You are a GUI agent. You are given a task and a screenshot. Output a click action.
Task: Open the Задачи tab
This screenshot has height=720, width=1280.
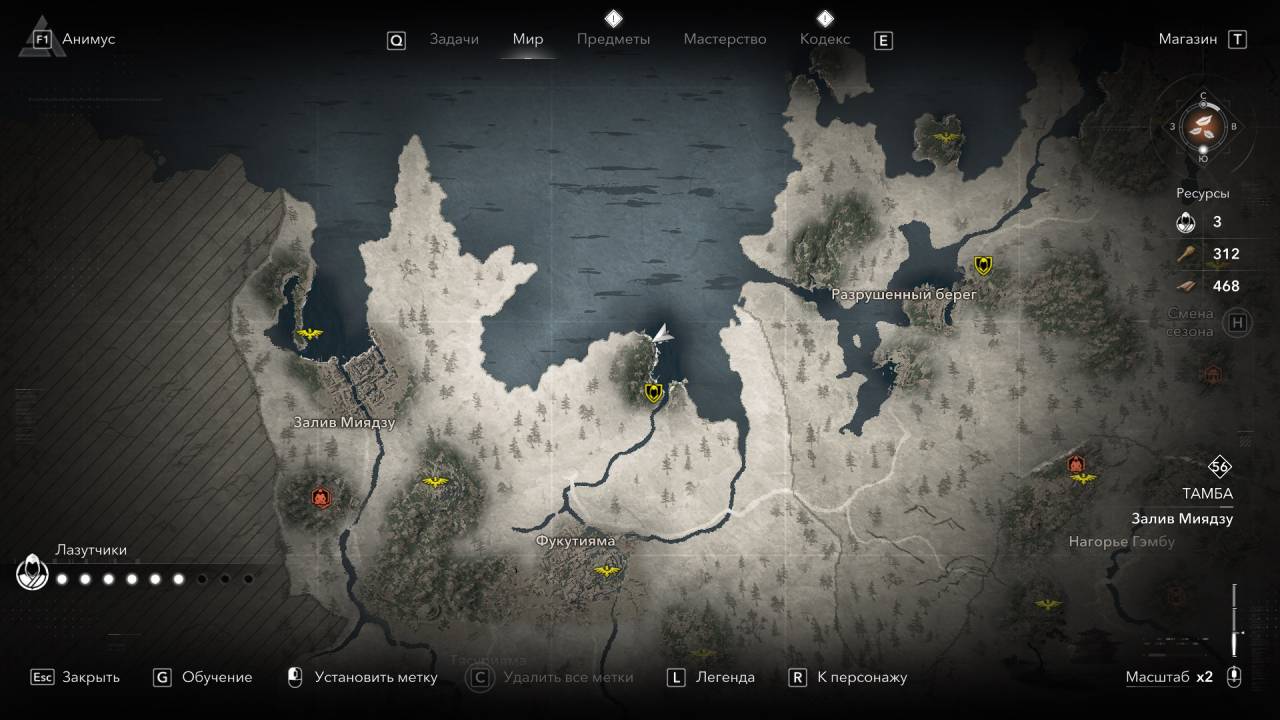[454, 39]
